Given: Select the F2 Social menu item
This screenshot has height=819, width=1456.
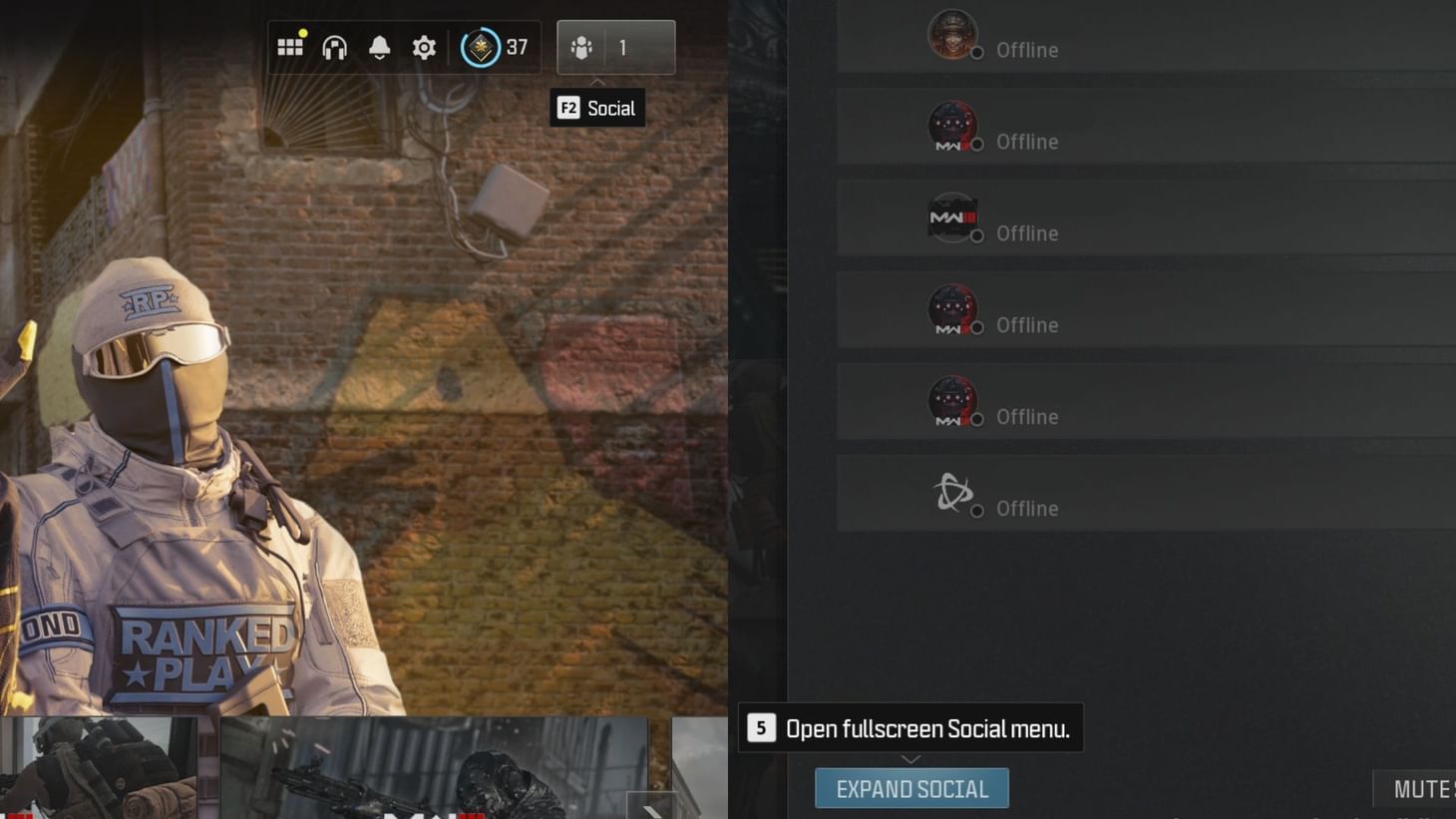Looking at the screenshot, I should [596, 108].
